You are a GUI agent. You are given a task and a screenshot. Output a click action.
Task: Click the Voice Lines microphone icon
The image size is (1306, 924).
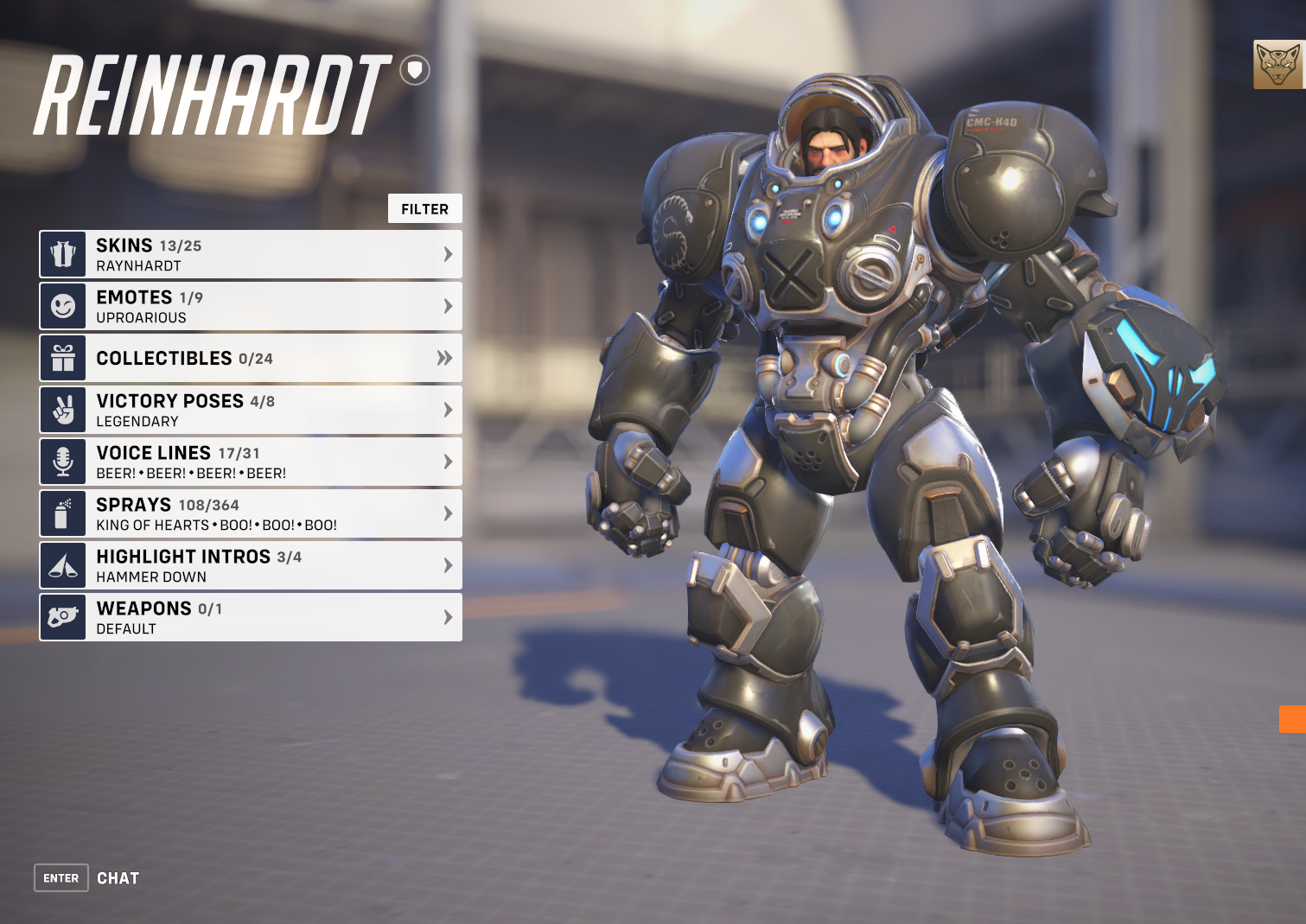(x=63, y=462)
